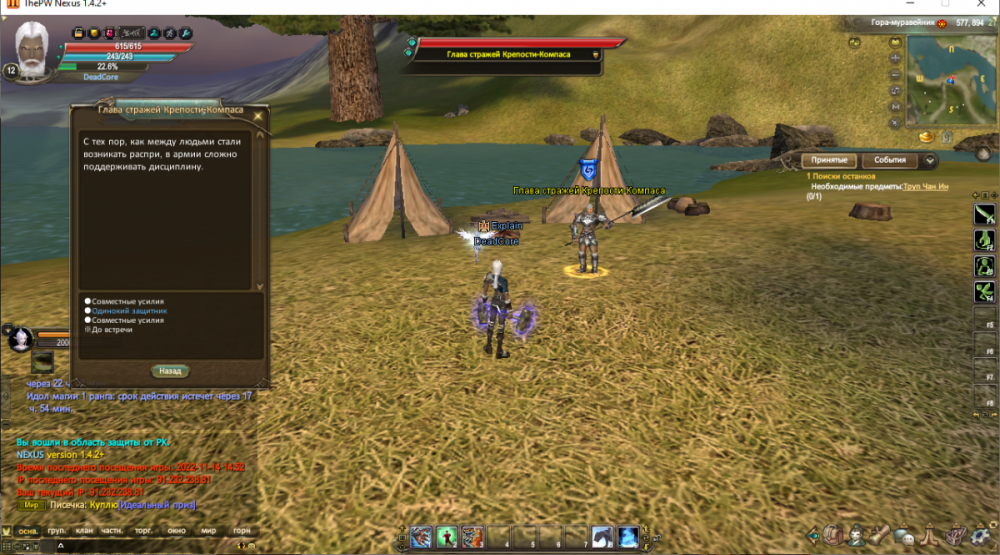The height and width of the screenshot is (555, 1000).
Task: Switch to the События tab
Action: [x=889, y=160]
